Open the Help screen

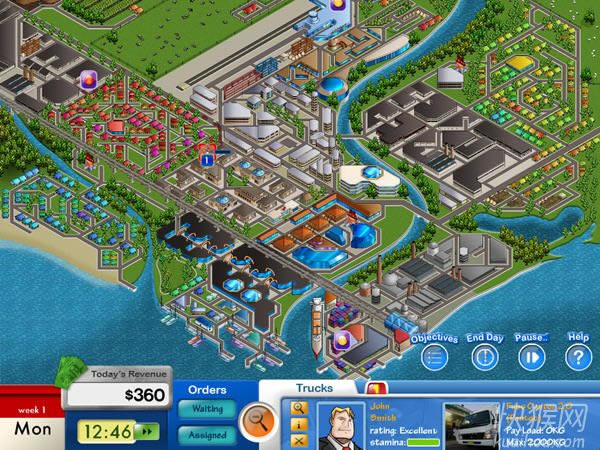point(578,357)
